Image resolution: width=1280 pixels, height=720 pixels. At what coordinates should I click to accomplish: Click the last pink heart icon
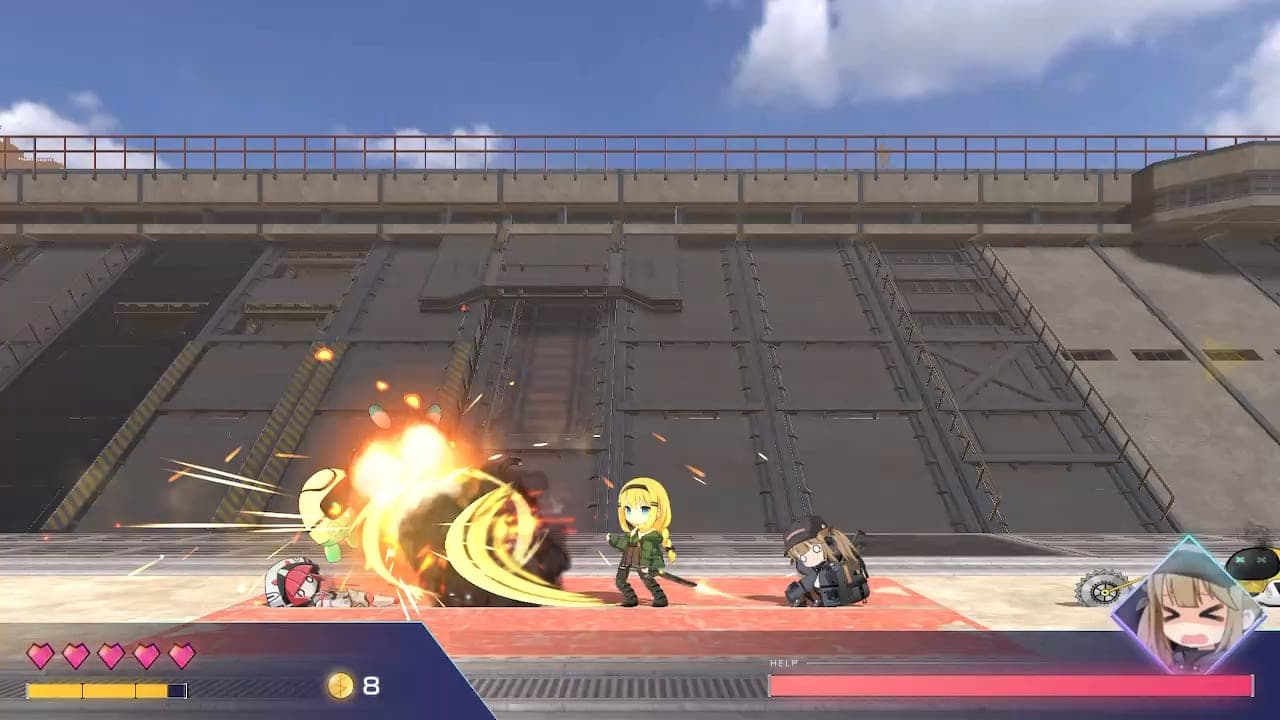(x=181, y=656)
